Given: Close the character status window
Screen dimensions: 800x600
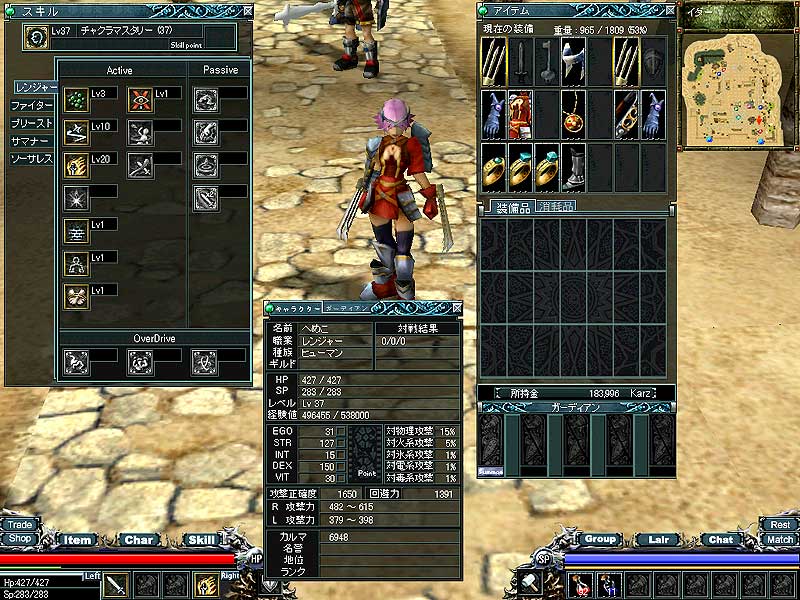Looking at the screenshot, I should [x=457, y=309].
